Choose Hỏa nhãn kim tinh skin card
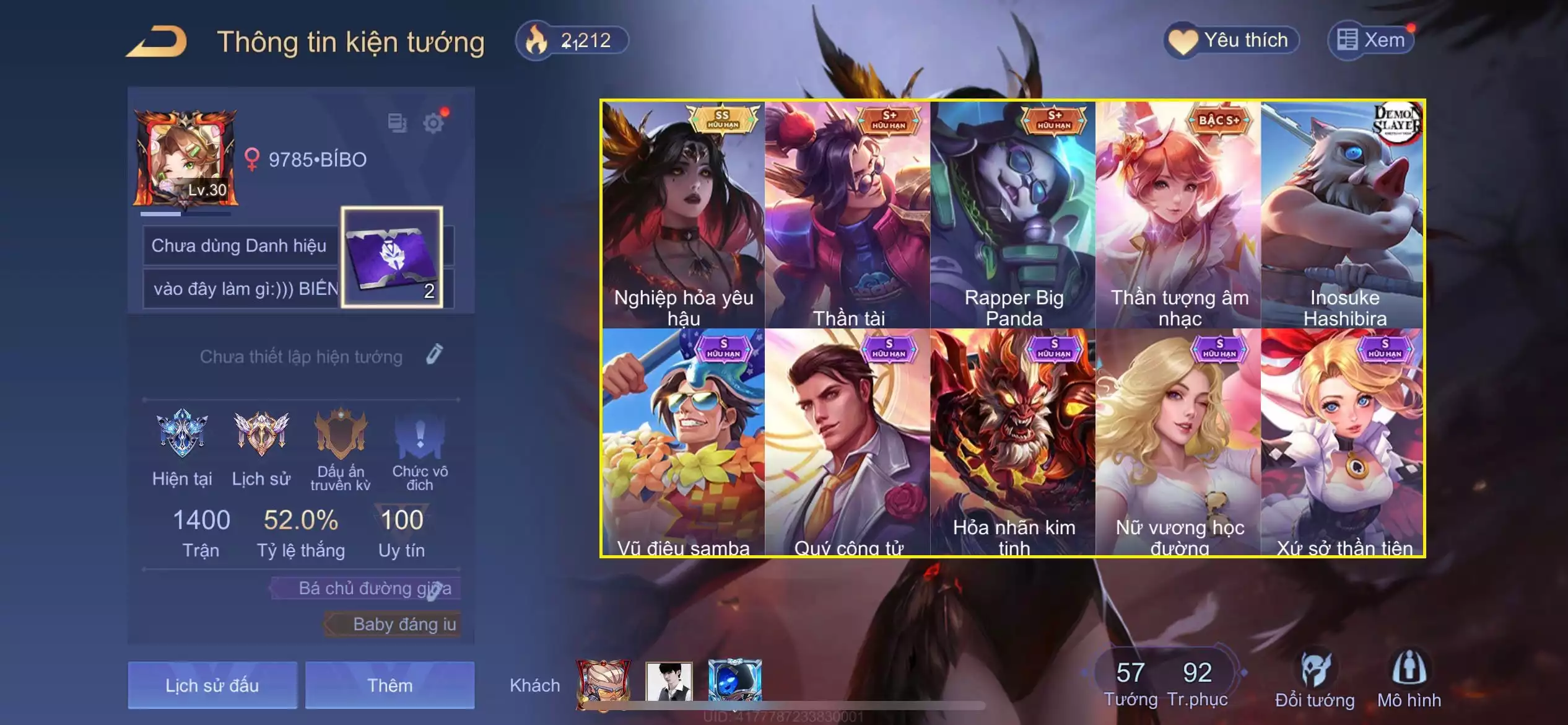Image resolution: width=1568 pixels, height=725 pixels. pos(1013,441)
